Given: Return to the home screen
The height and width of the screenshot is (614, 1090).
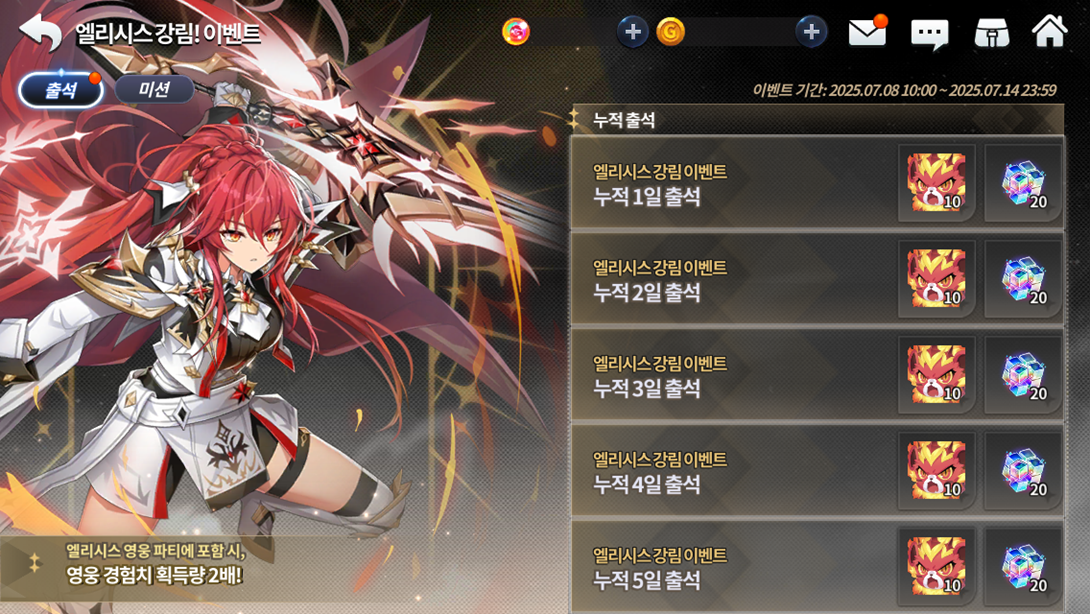Looking at the screenshot, I should (1049, 32).
